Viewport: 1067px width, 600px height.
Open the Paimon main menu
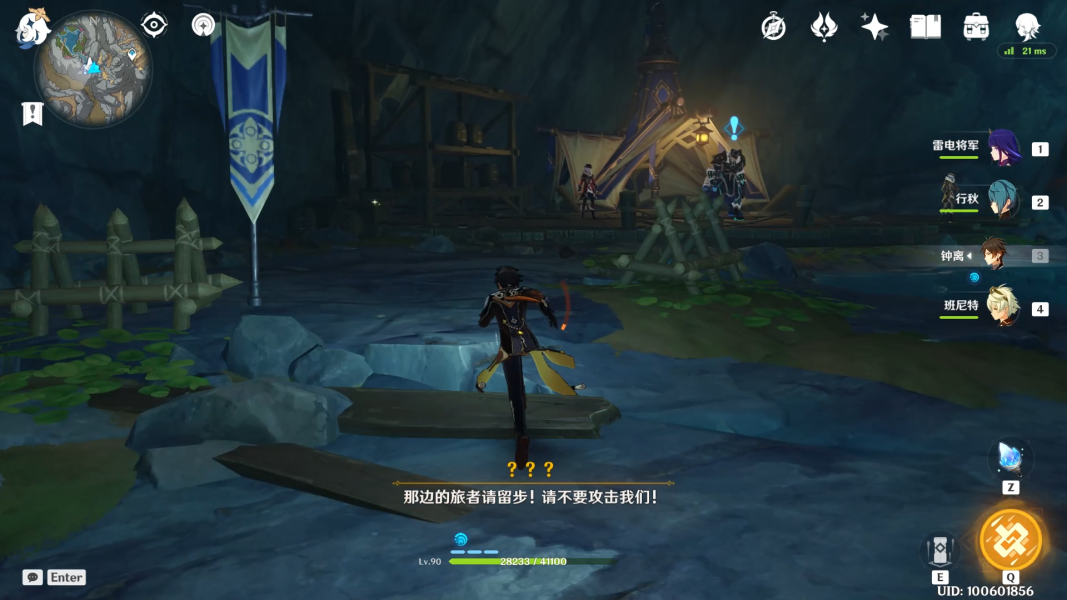pos(32,26)
